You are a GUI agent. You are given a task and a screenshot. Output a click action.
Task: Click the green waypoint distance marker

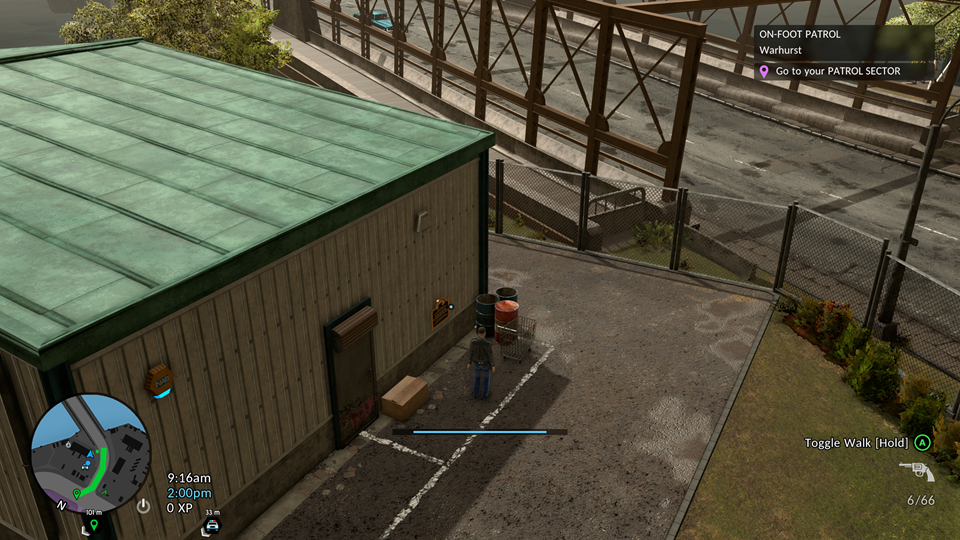94,522
